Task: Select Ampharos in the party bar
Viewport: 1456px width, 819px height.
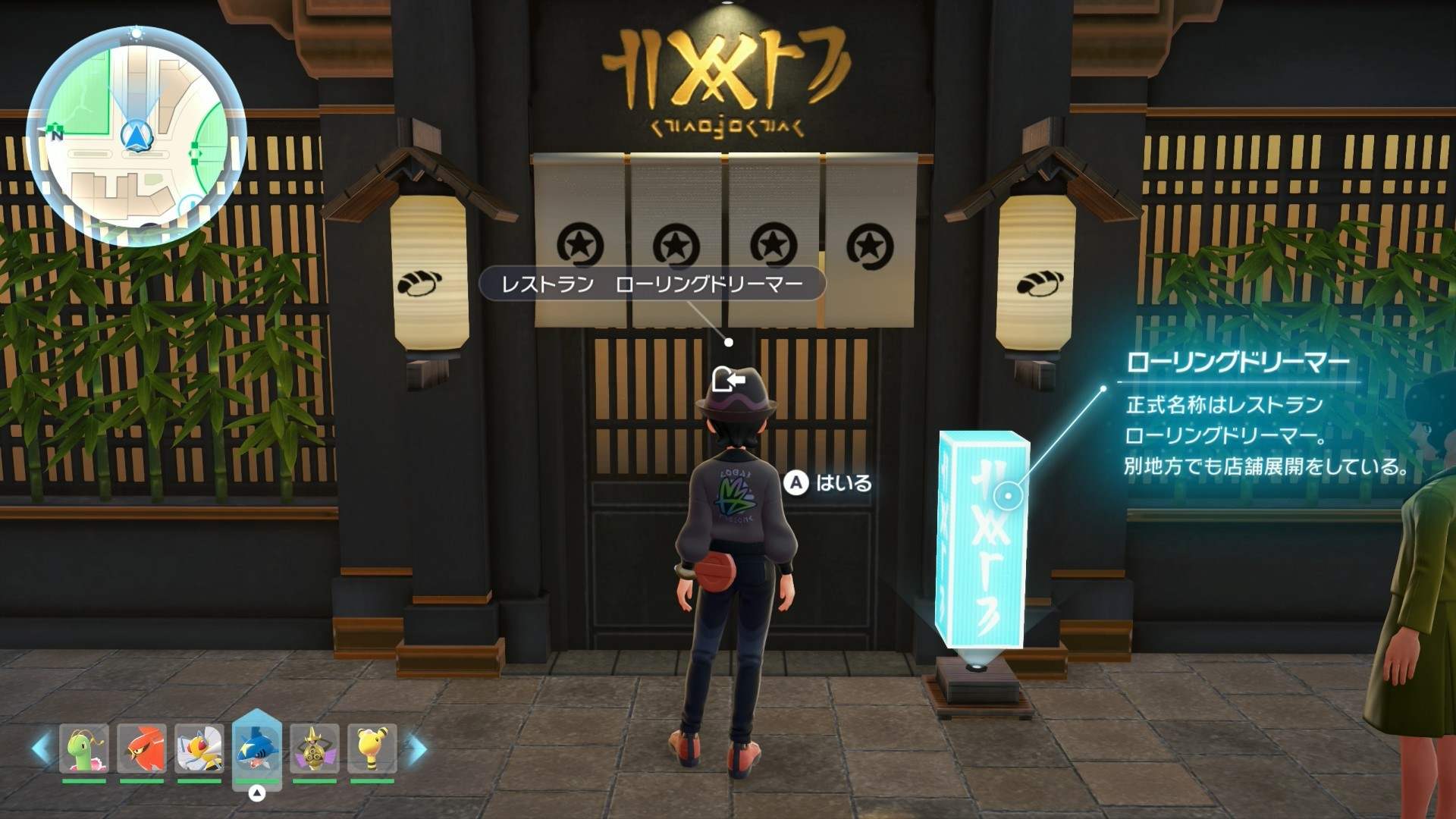Action: (372, 748)
